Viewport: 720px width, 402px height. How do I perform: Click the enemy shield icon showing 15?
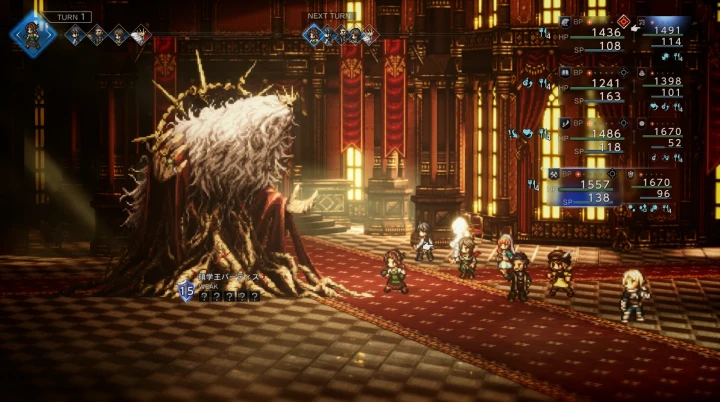click(186, 291)
